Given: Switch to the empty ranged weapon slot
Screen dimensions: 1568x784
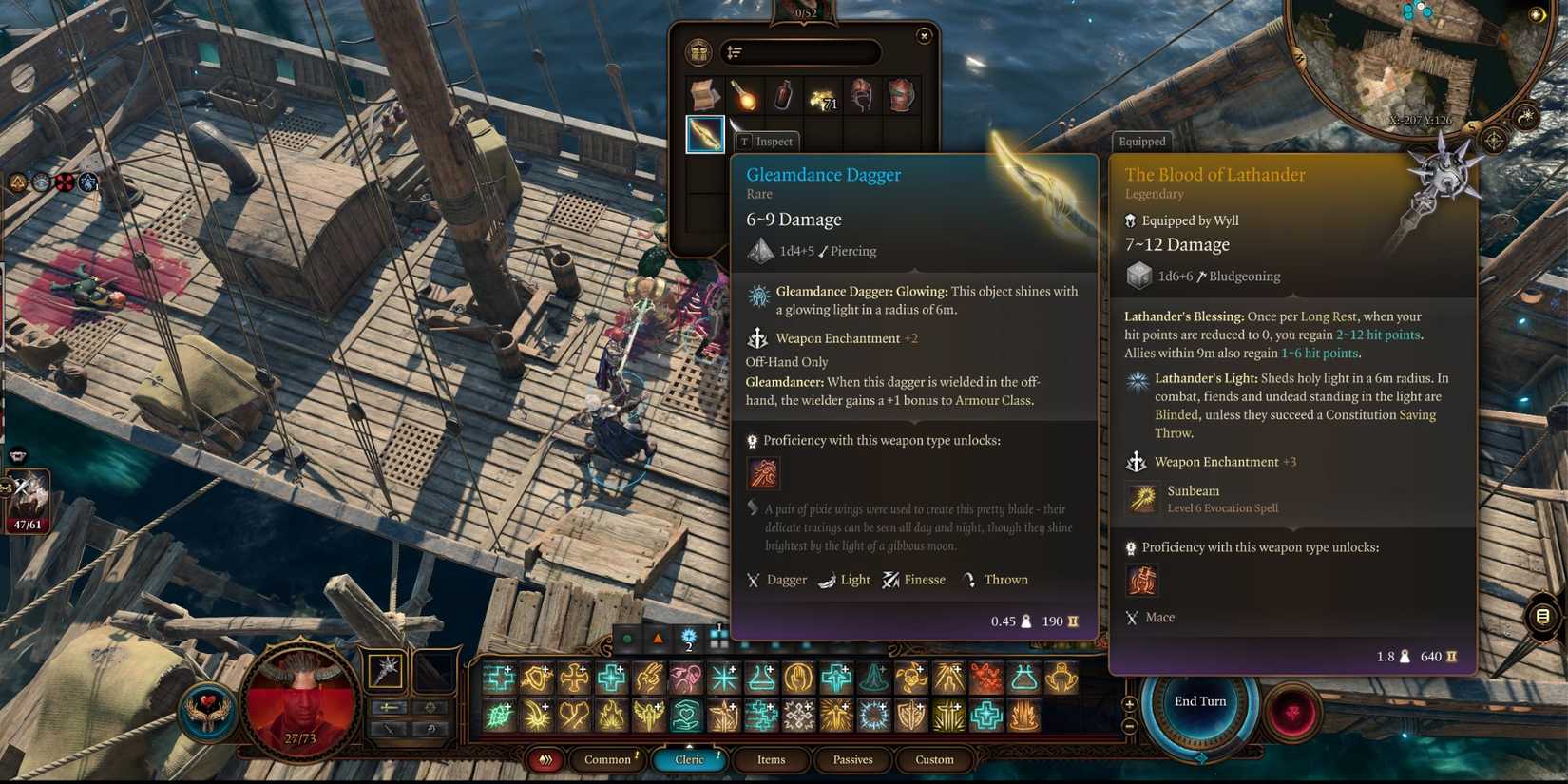Looking at the screenshot, I should coord(433,670).
